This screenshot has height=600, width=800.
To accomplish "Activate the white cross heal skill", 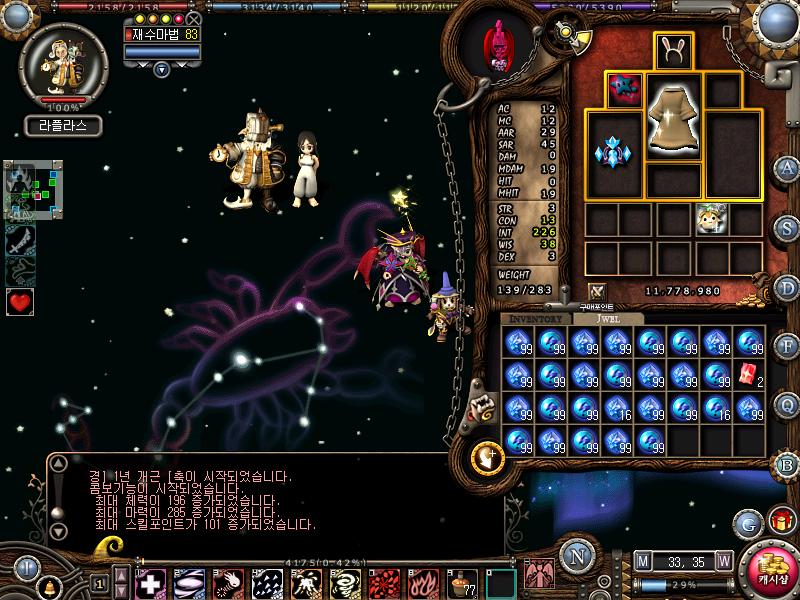I will (151, 581).
